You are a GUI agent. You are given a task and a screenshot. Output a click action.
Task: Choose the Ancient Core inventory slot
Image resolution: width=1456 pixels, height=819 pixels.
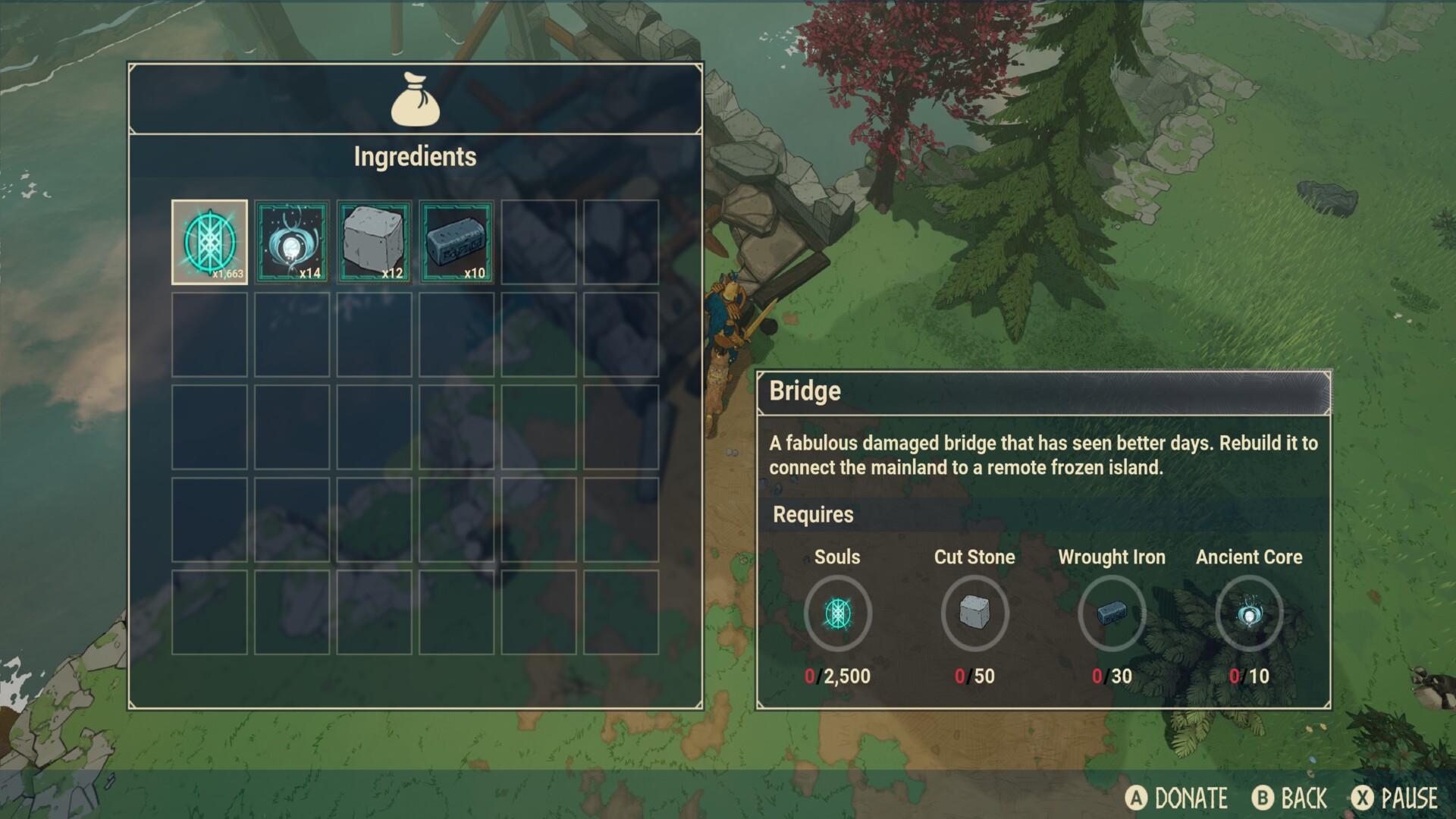point(292,242)
